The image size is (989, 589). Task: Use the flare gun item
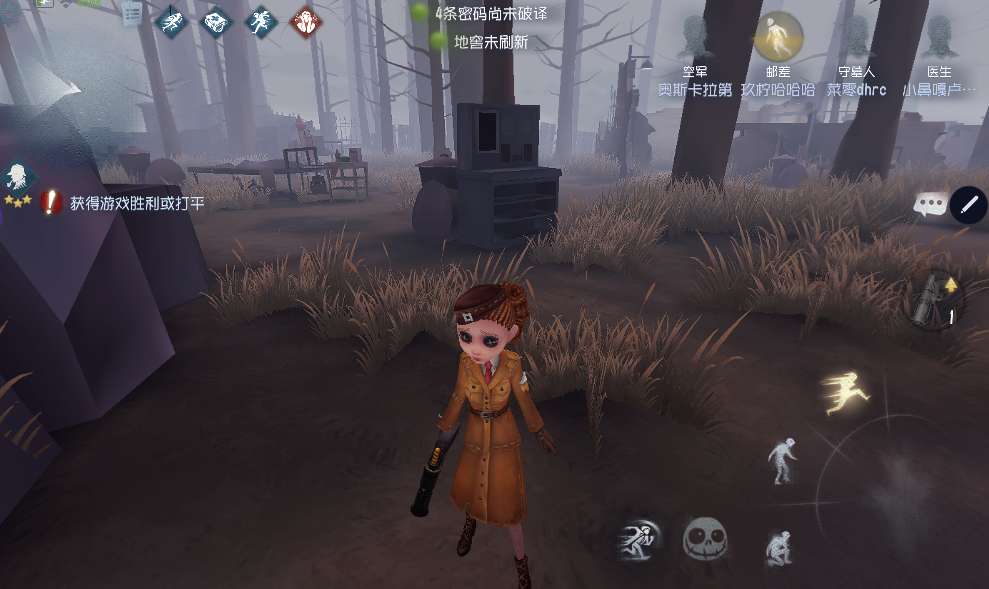pyautogui.click(x=932, y=299)
